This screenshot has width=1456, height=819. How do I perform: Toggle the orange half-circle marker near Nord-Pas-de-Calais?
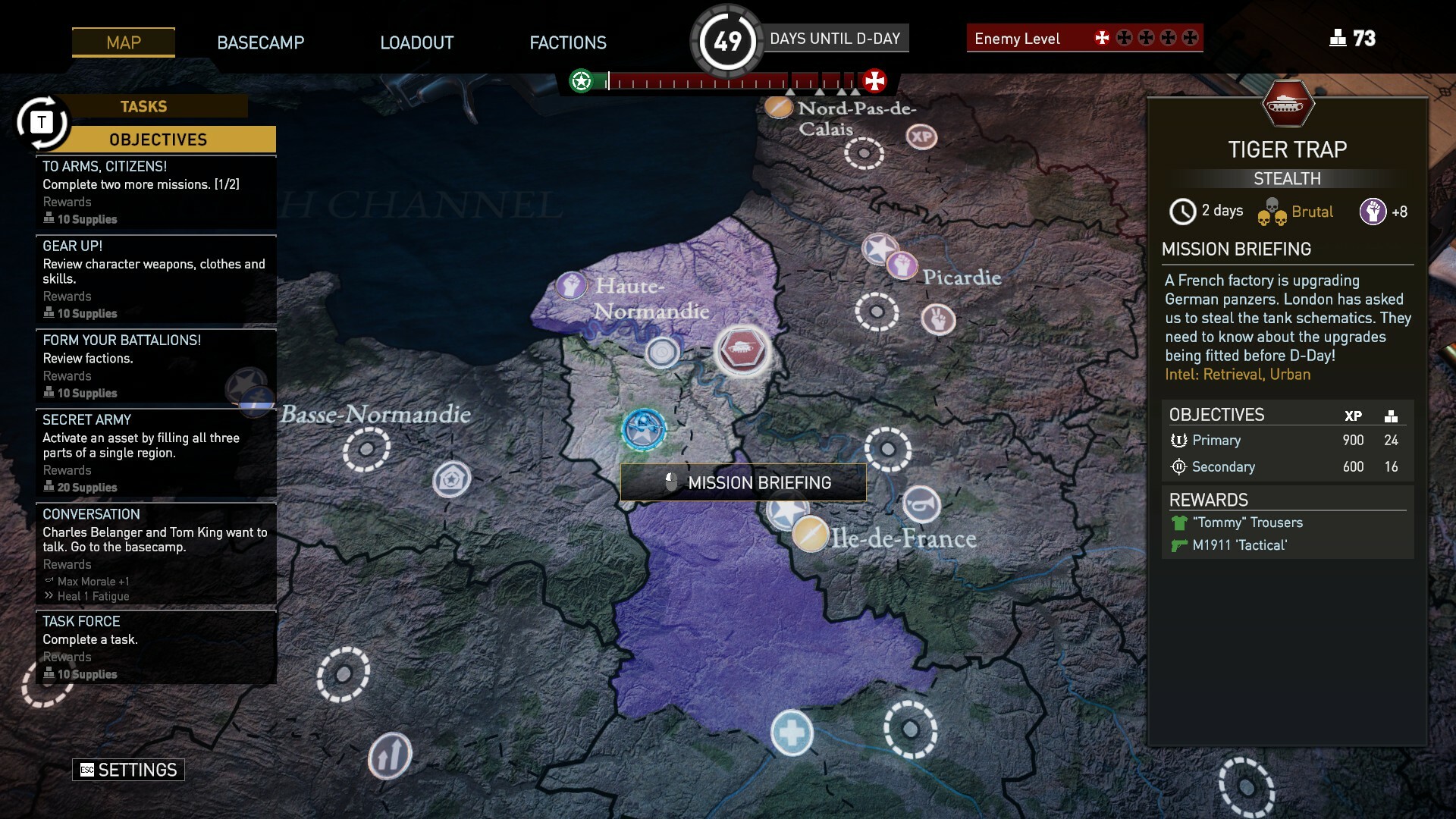coord(779,108)
